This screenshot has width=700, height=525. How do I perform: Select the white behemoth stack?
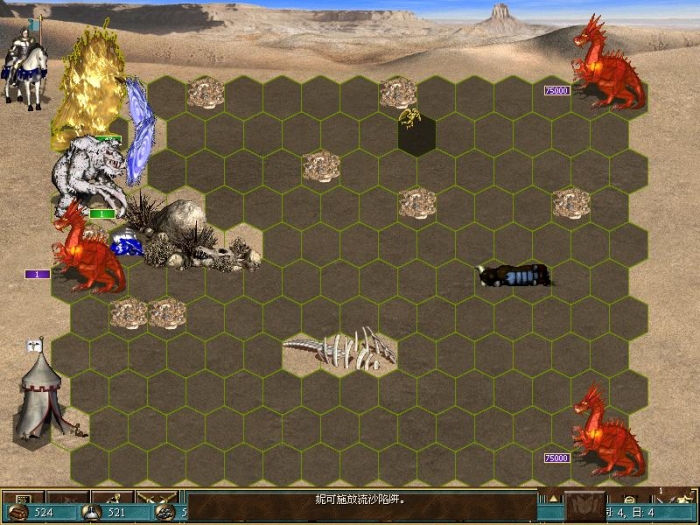pyautogui.click(x=88, y=174)
